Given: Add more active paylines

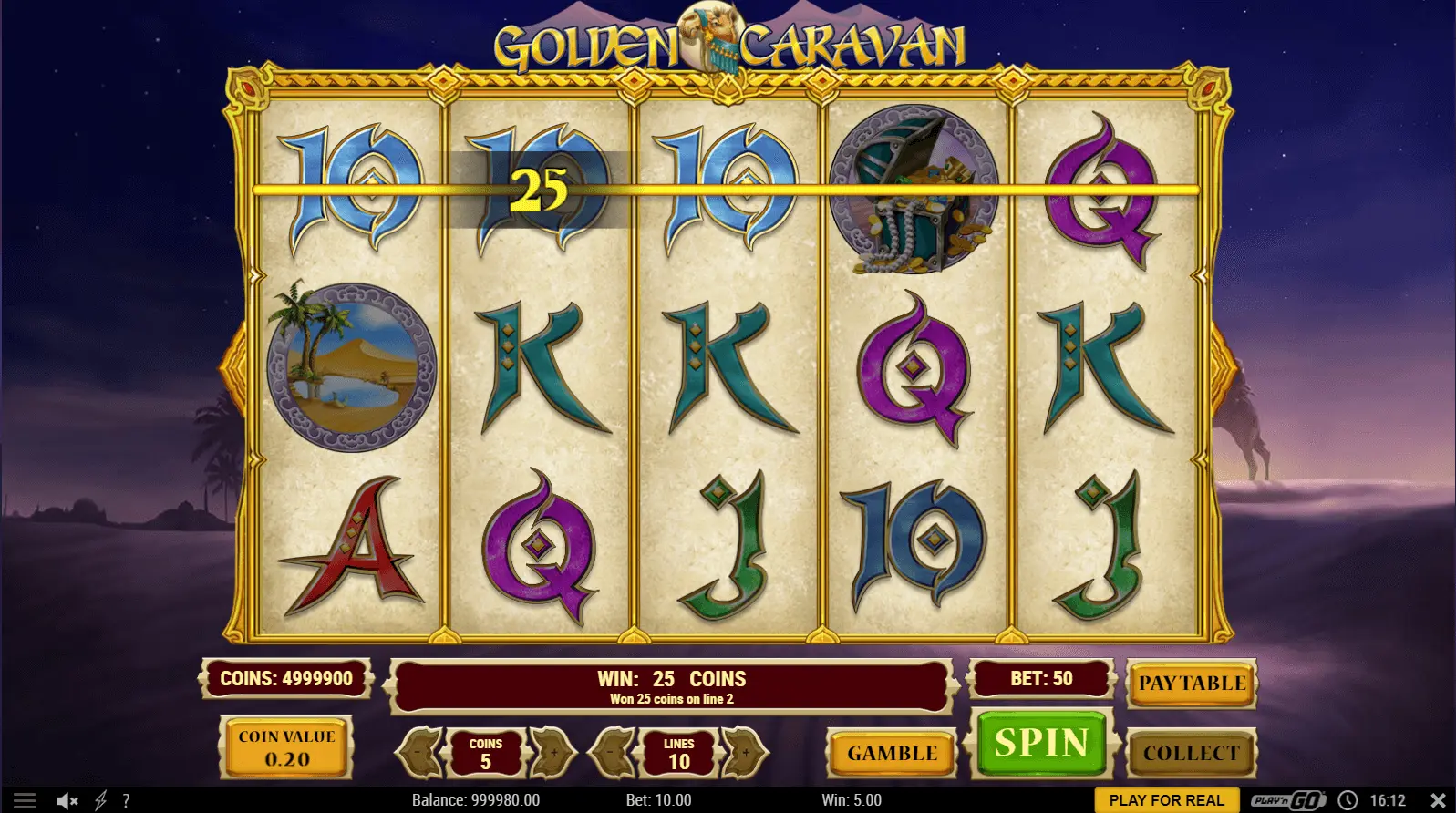Looking at the screenshot, I should coord(745,753).
